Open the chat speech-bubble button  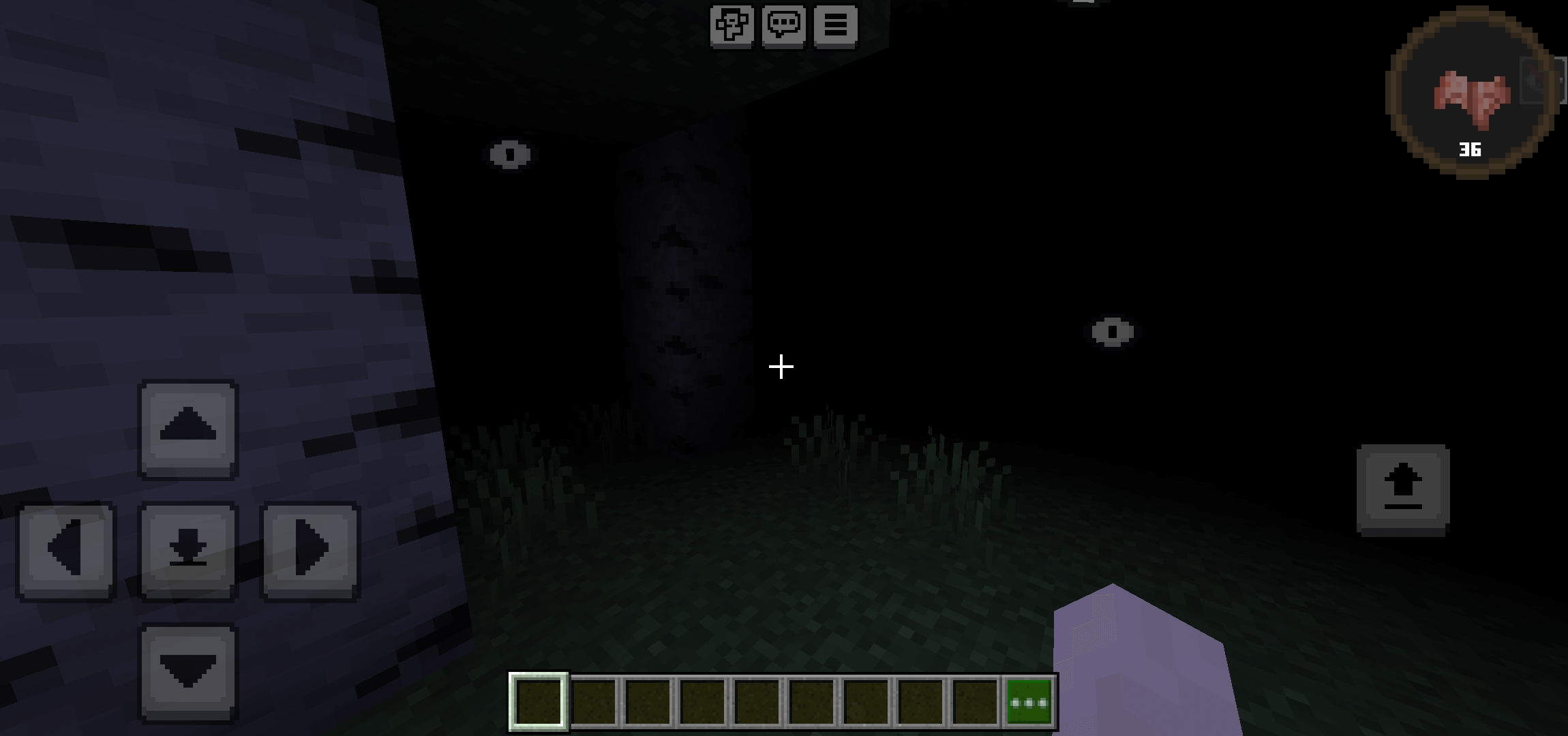(x=783, y=26)
